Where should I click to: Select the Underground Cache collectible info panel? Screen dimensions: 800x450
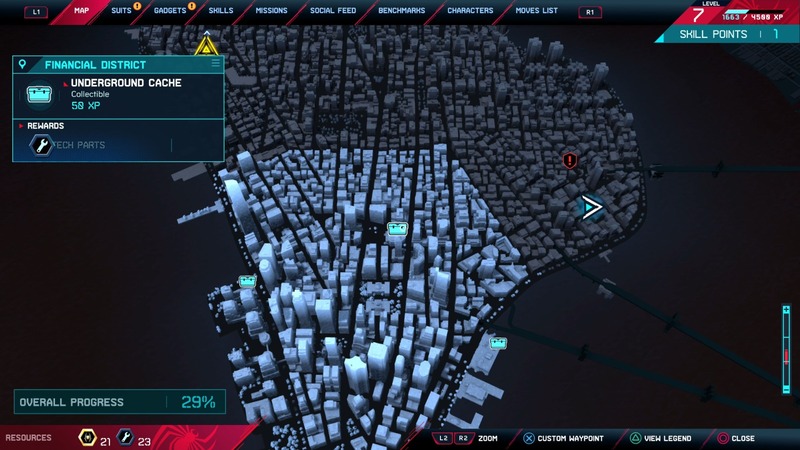pyautogui.click(x=118, y=97)
